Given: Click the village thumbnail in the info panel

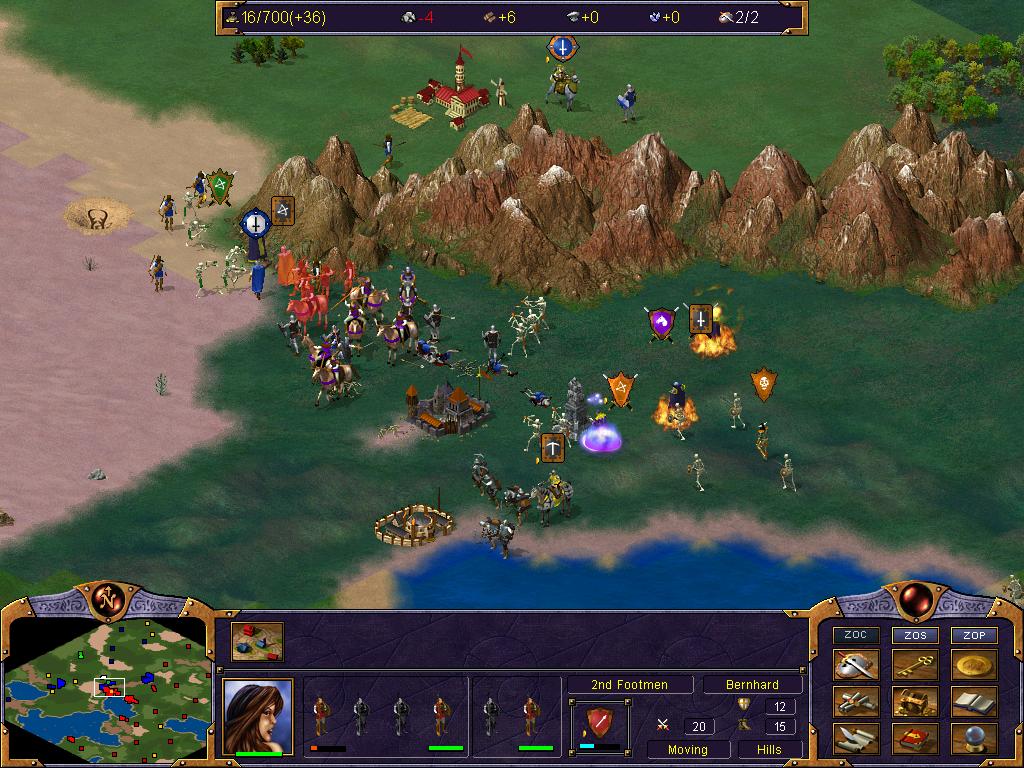Looking at the screenshot, I should (x=257, y=642).
